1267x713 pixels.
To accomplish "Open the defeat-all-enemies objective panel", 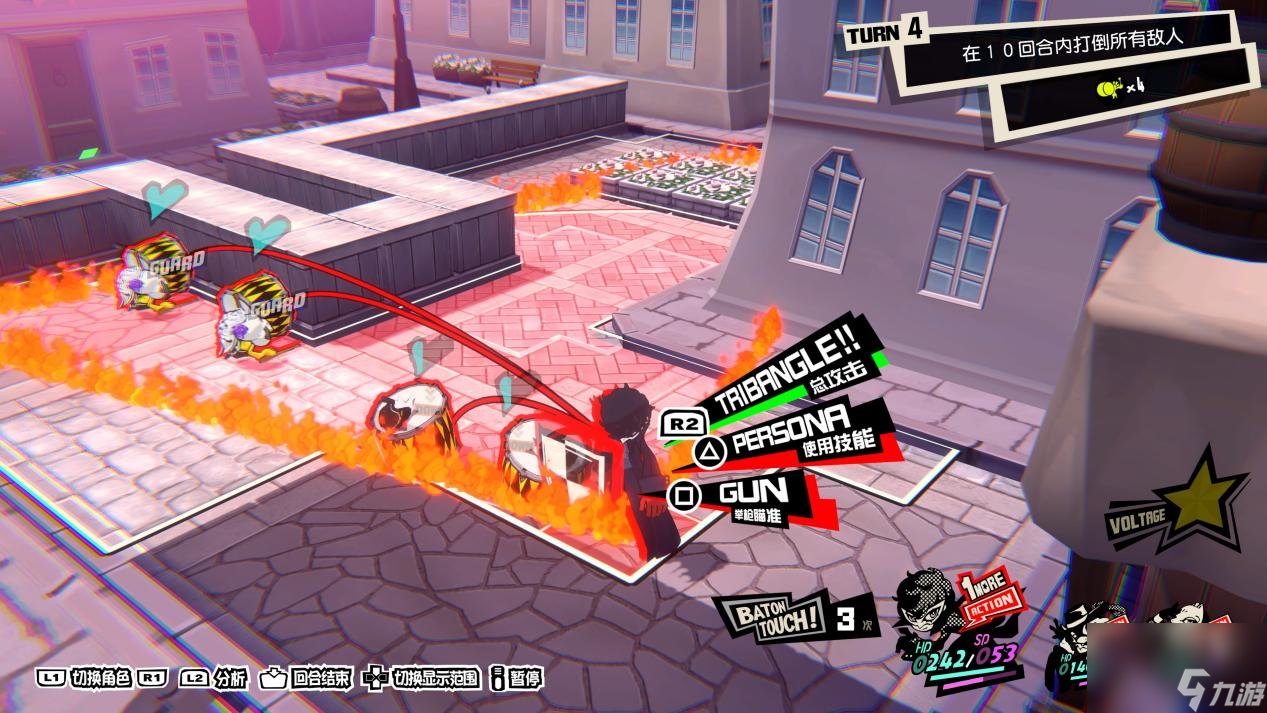I will point(1078,56).
